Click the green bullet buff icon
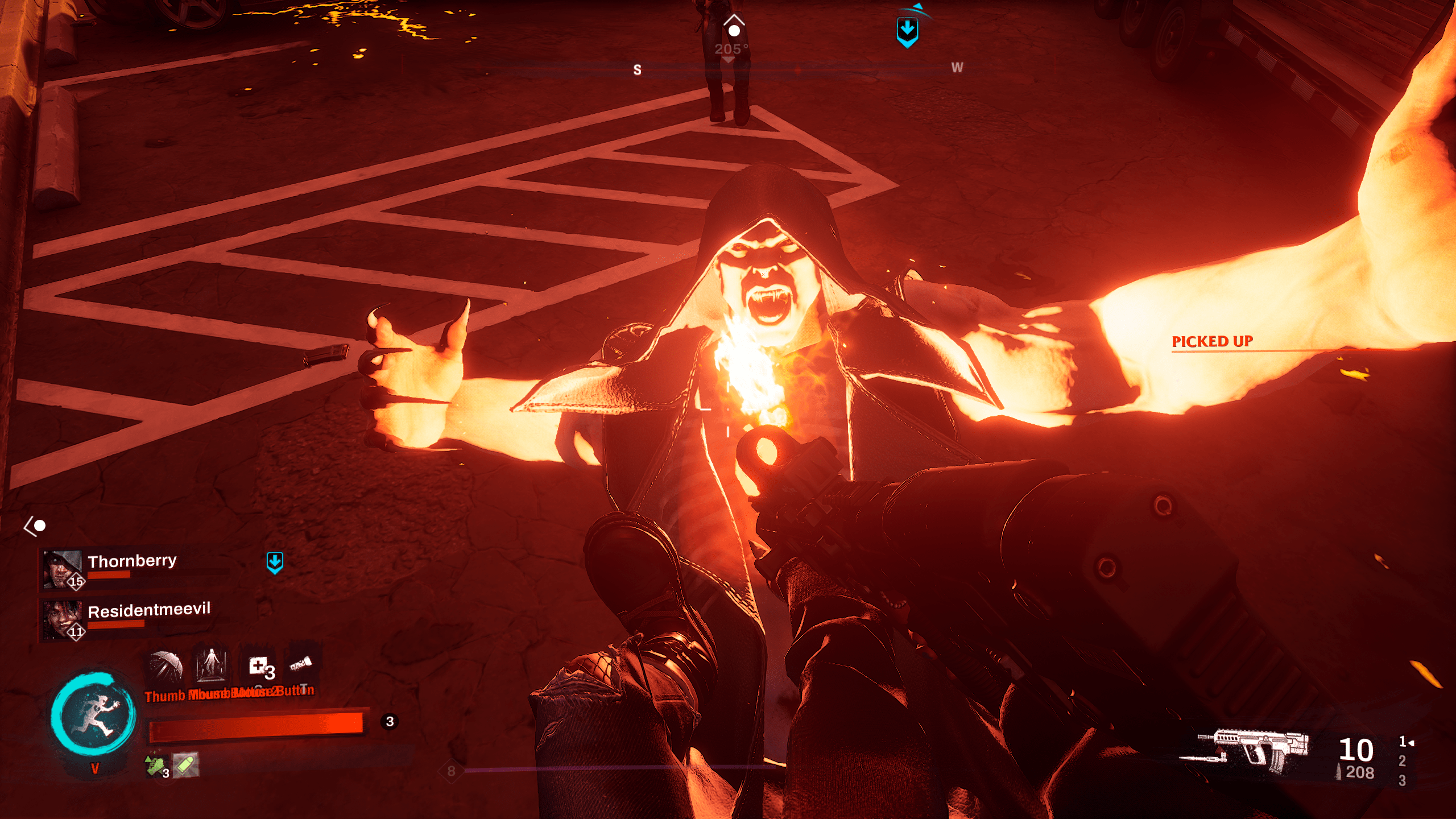 click(185, 765)
